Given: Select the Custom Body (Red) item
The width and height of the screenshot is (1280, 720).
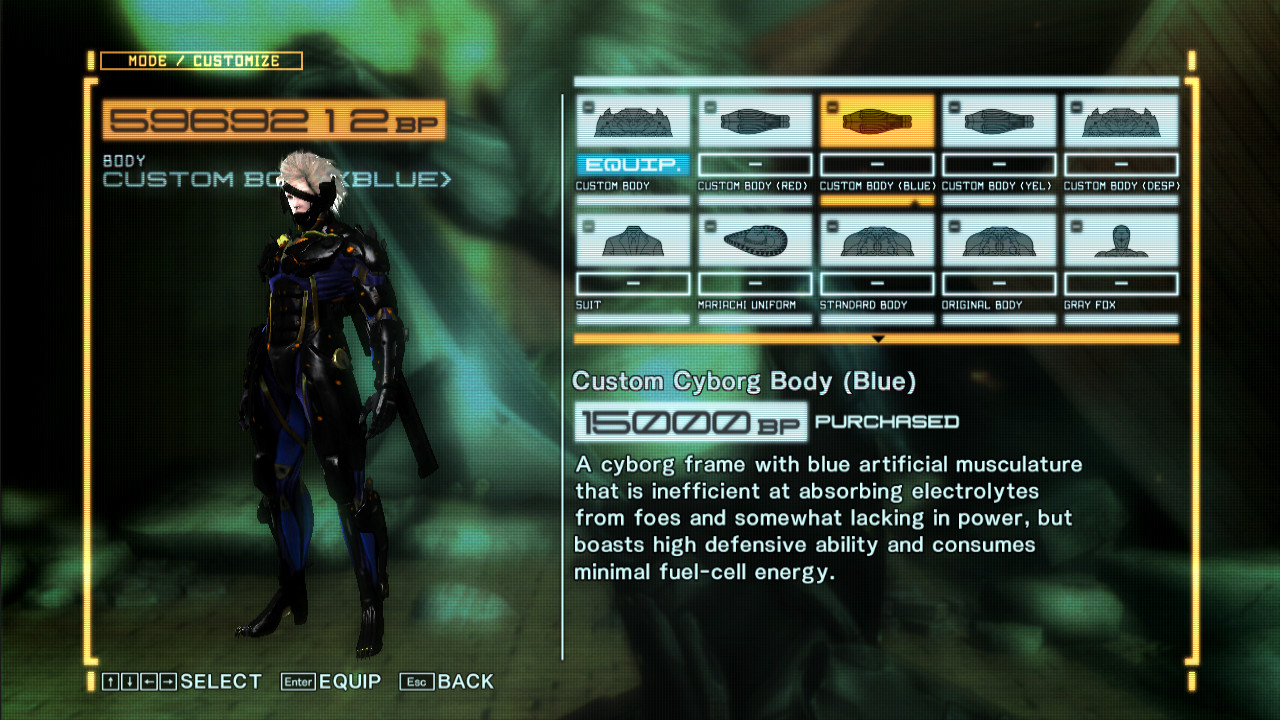Looking at the screenshot, I should tap(754, 119).
